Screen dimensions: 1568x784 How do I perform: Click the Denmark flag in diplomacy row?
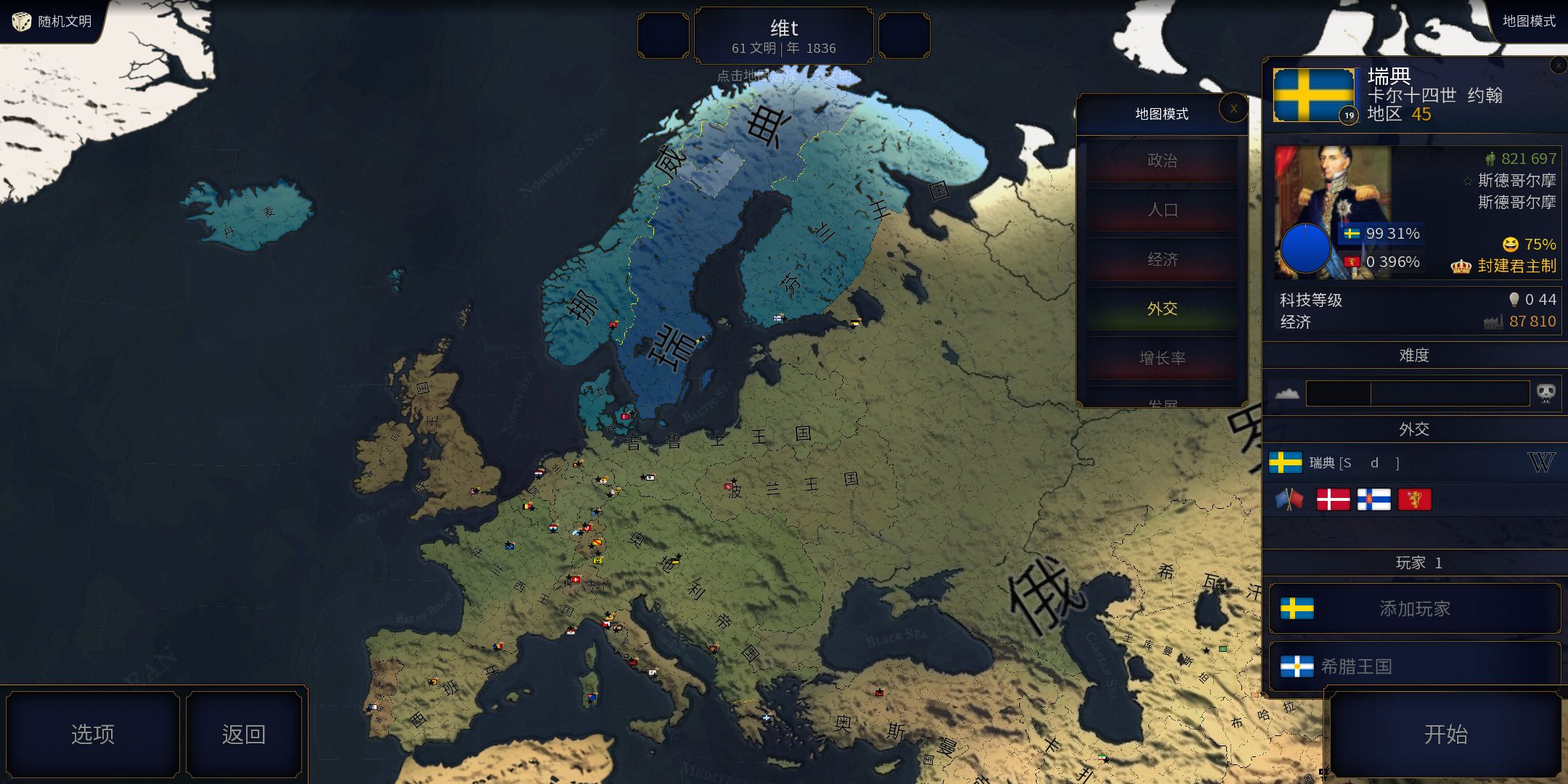pyautogui.click(x=1333, y=499)
